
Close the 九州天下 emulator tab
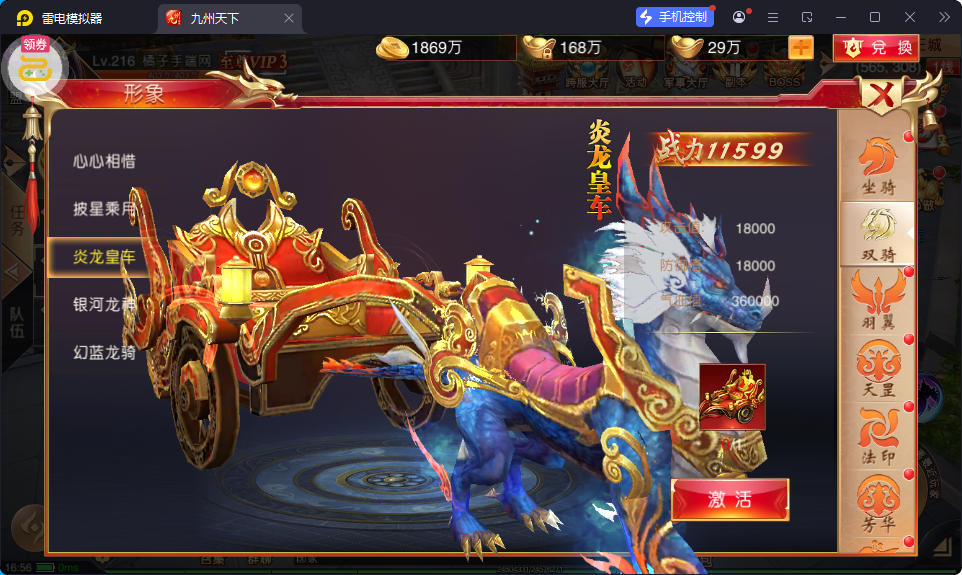pyautogui.click(x=289, y=18)
